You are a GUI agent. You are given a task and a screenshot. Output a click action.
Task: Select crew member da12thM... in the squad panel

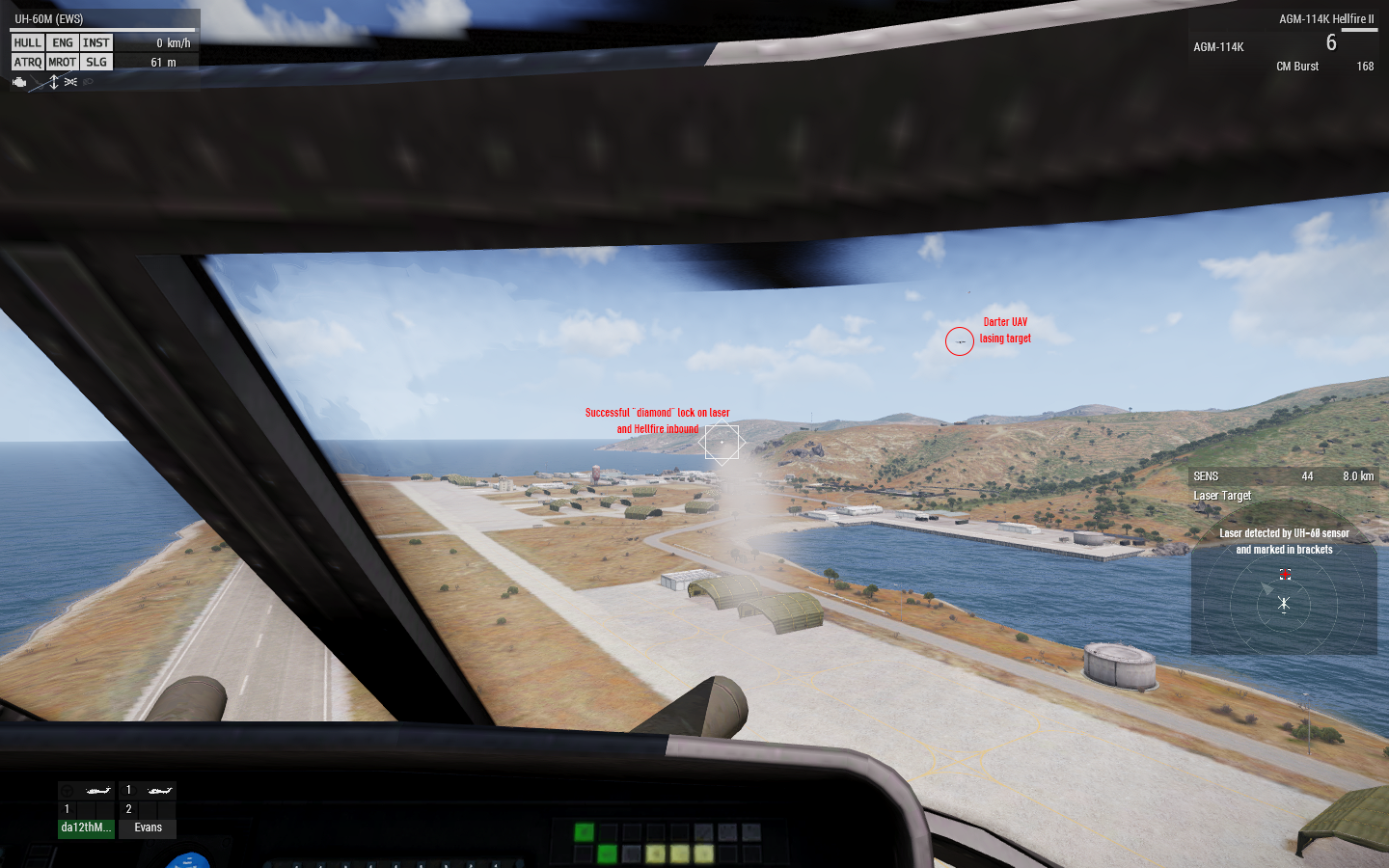pyautogui.click(x=86, y=827)
